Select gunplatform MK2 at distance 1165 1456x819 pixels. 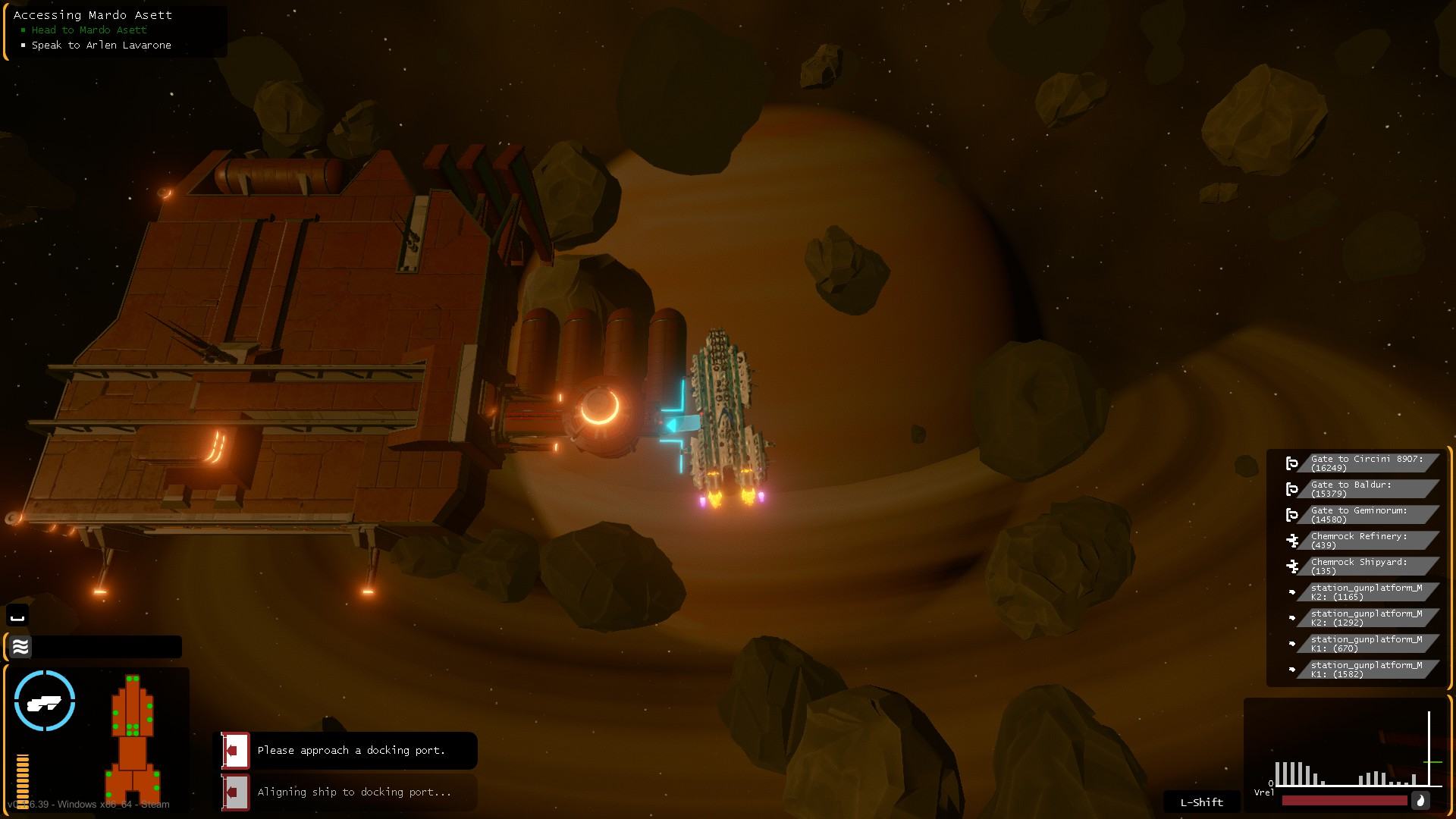(x=1367, y=592)
